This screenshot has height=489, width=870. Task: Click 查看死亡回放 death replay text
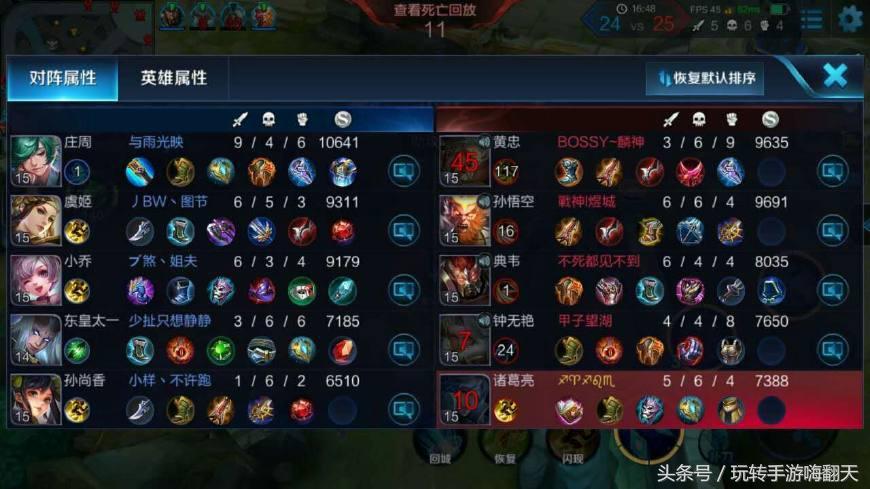[x=435, y=9]
